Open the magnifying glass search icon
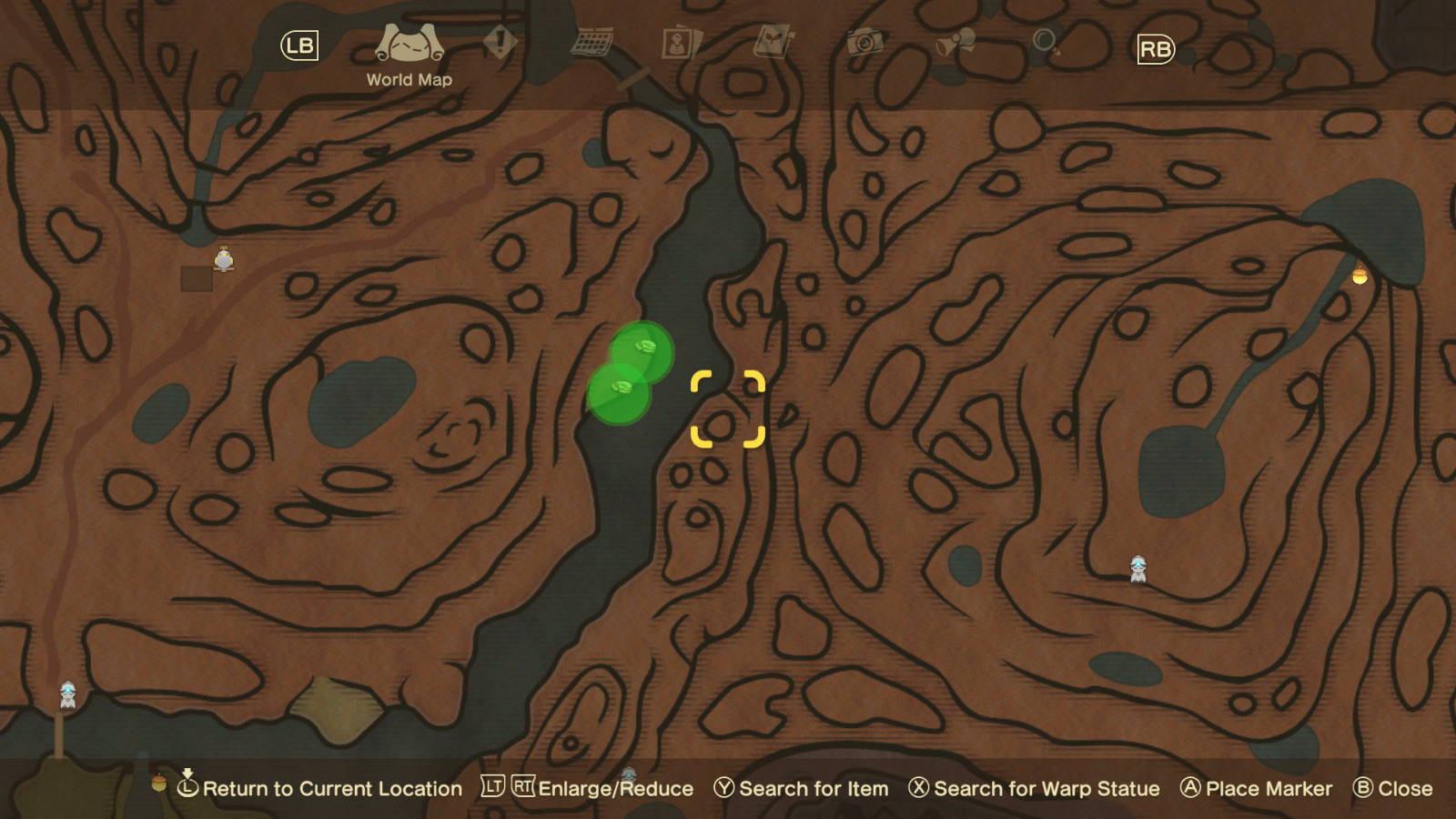This screenshot has height=819, width=1456. pos(1046,41)
